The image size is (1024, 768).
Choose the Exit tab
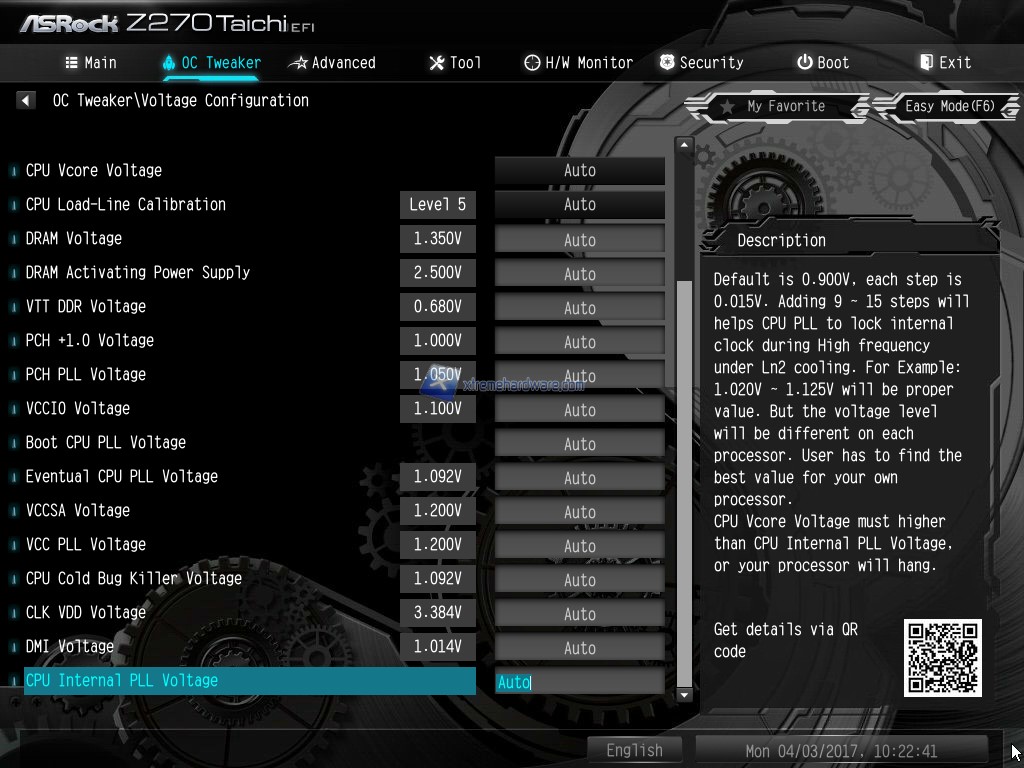click(945, 62)
